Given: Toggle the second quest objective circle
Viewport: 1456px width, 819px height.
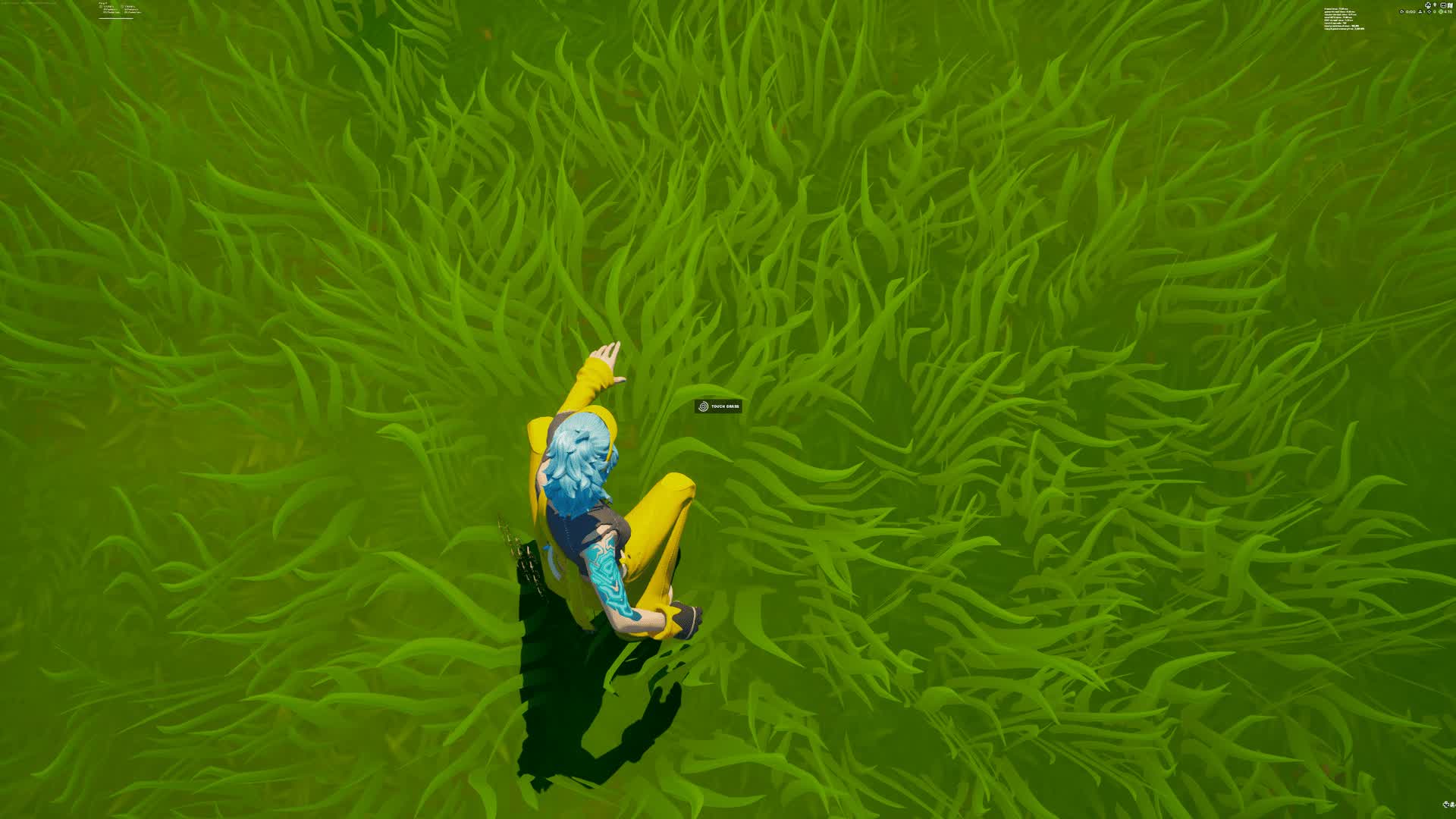Looking at the screenshot, I should [123, 6].
